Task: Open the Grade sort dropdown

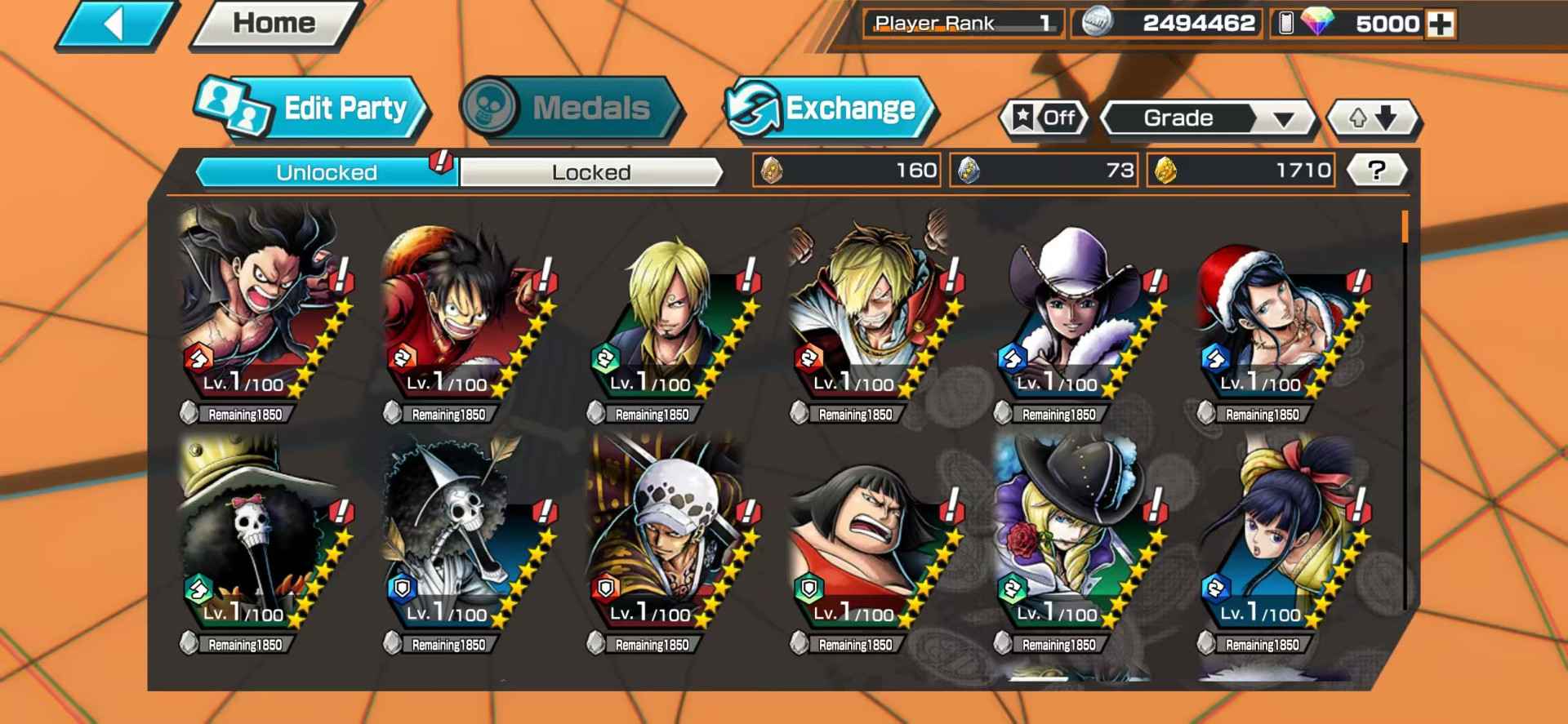Action: (x=1207, y=118)
